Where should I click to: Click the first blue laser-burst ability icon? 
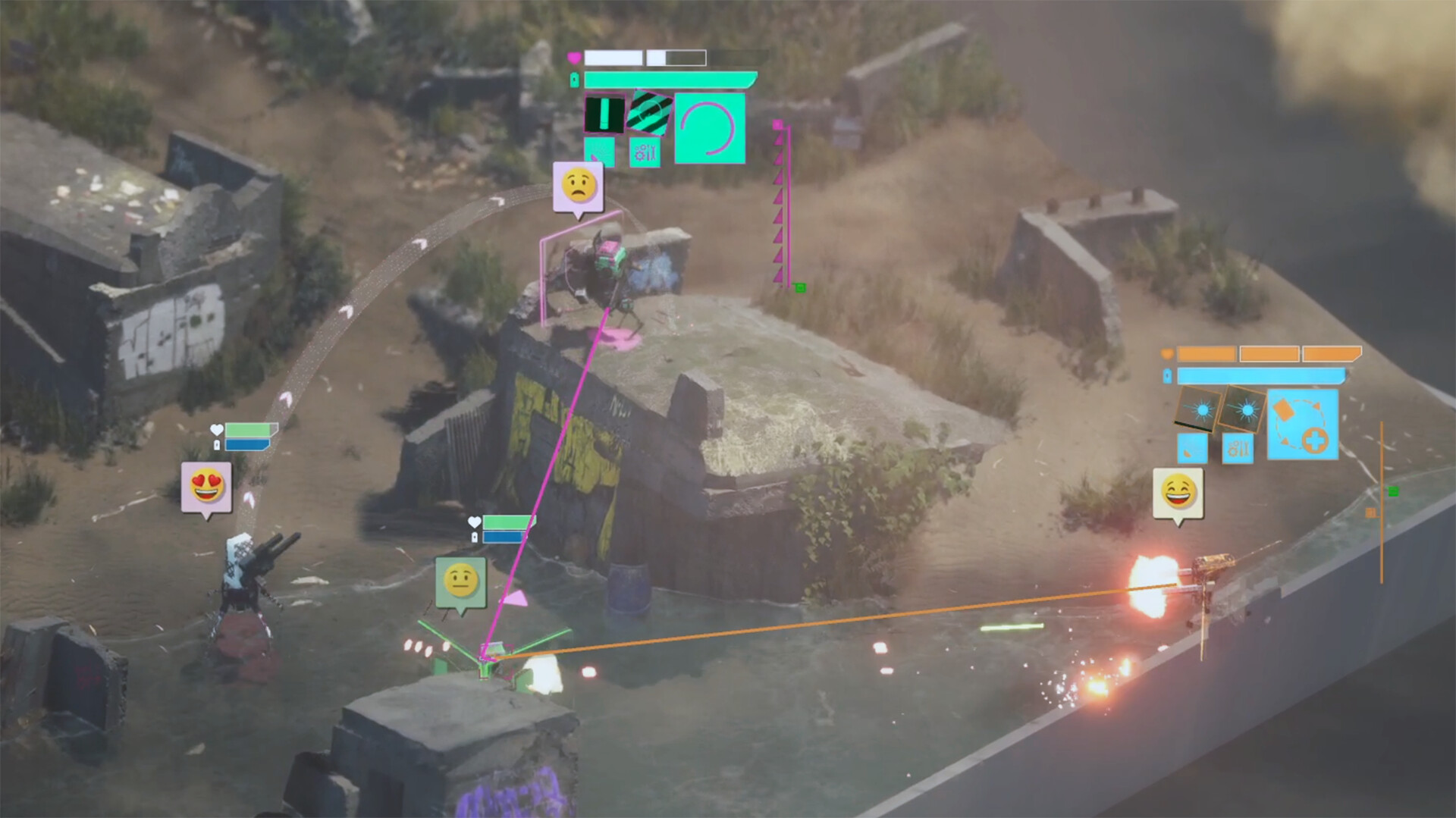click(x=1201, y=409)
